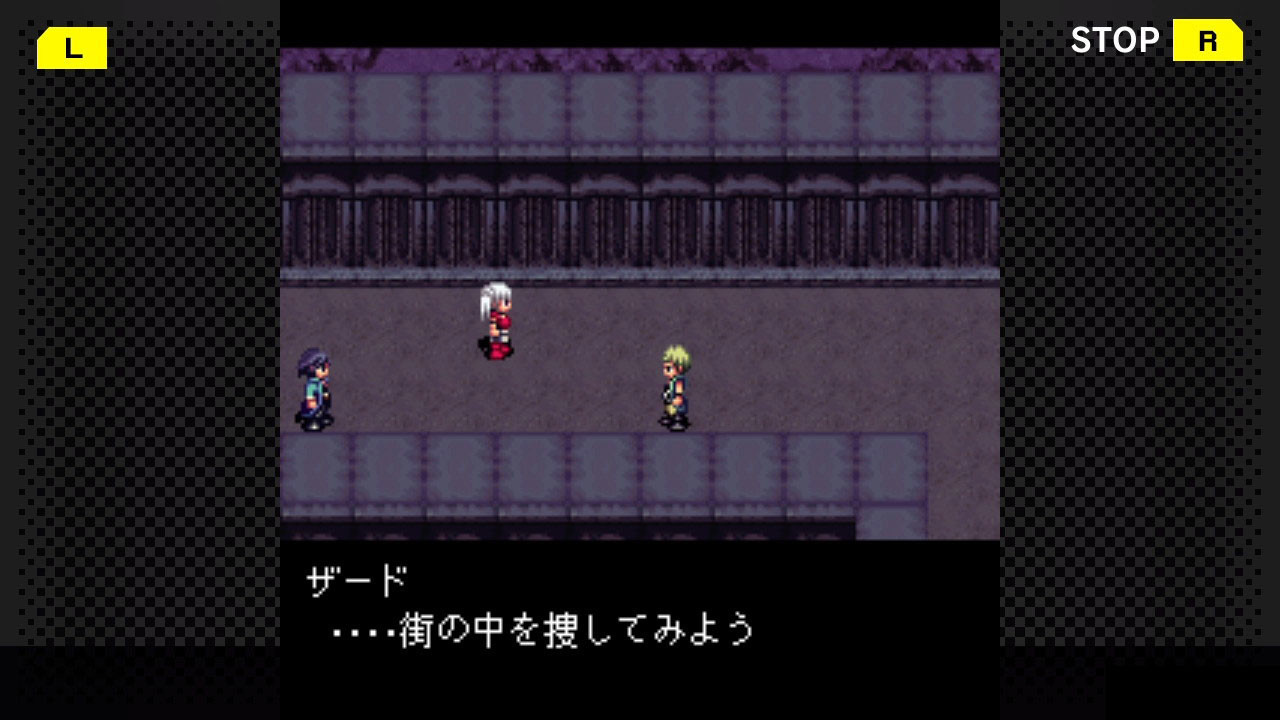The image size is (1280, 720).
Task: Tap the R badge to stop playback
Action: (1206, 41)
